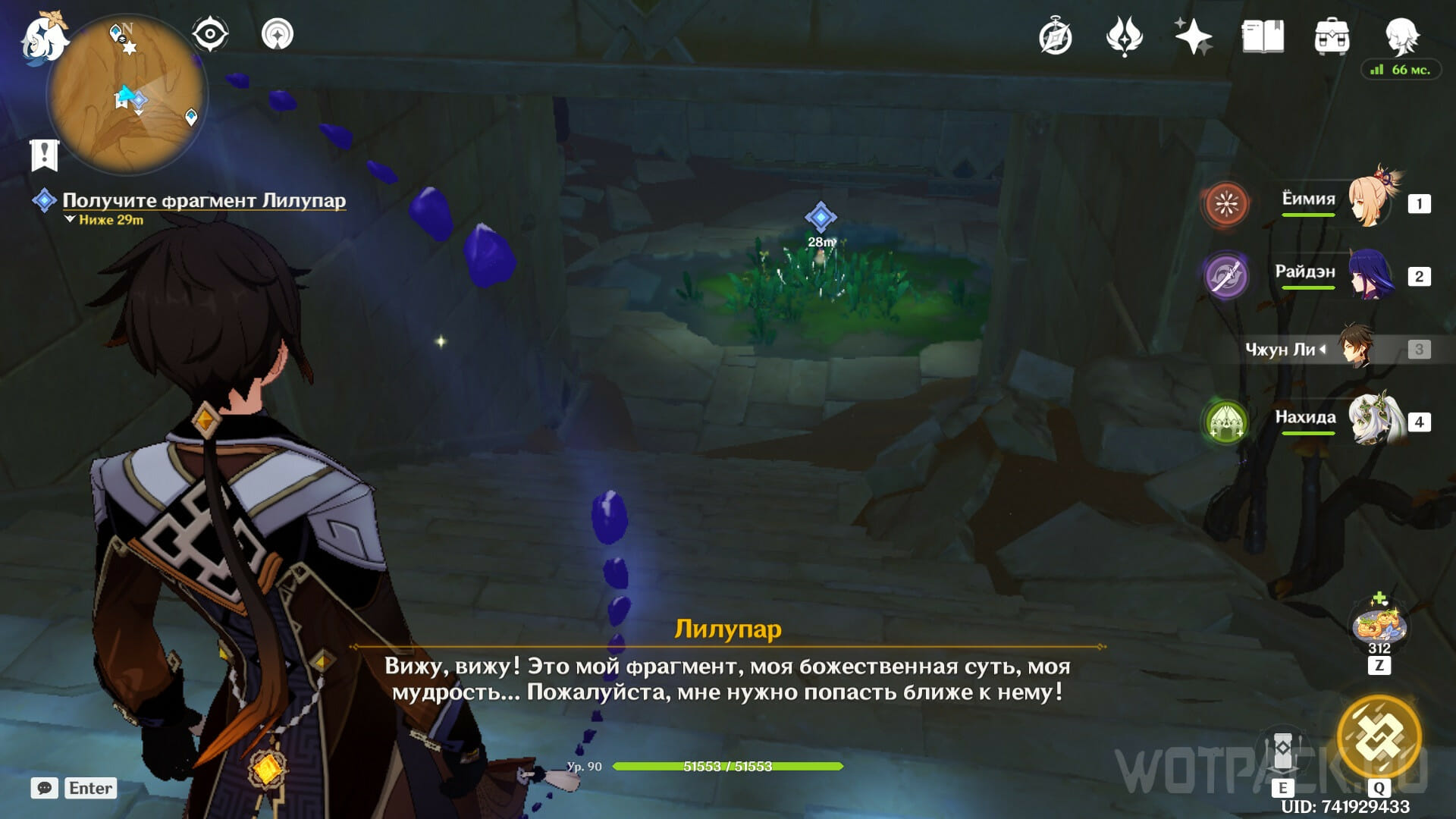The height and width of the screenshot is (819, 1456).
Task: Toggle the elemental sight eye icon
Action: coord(210,34)
